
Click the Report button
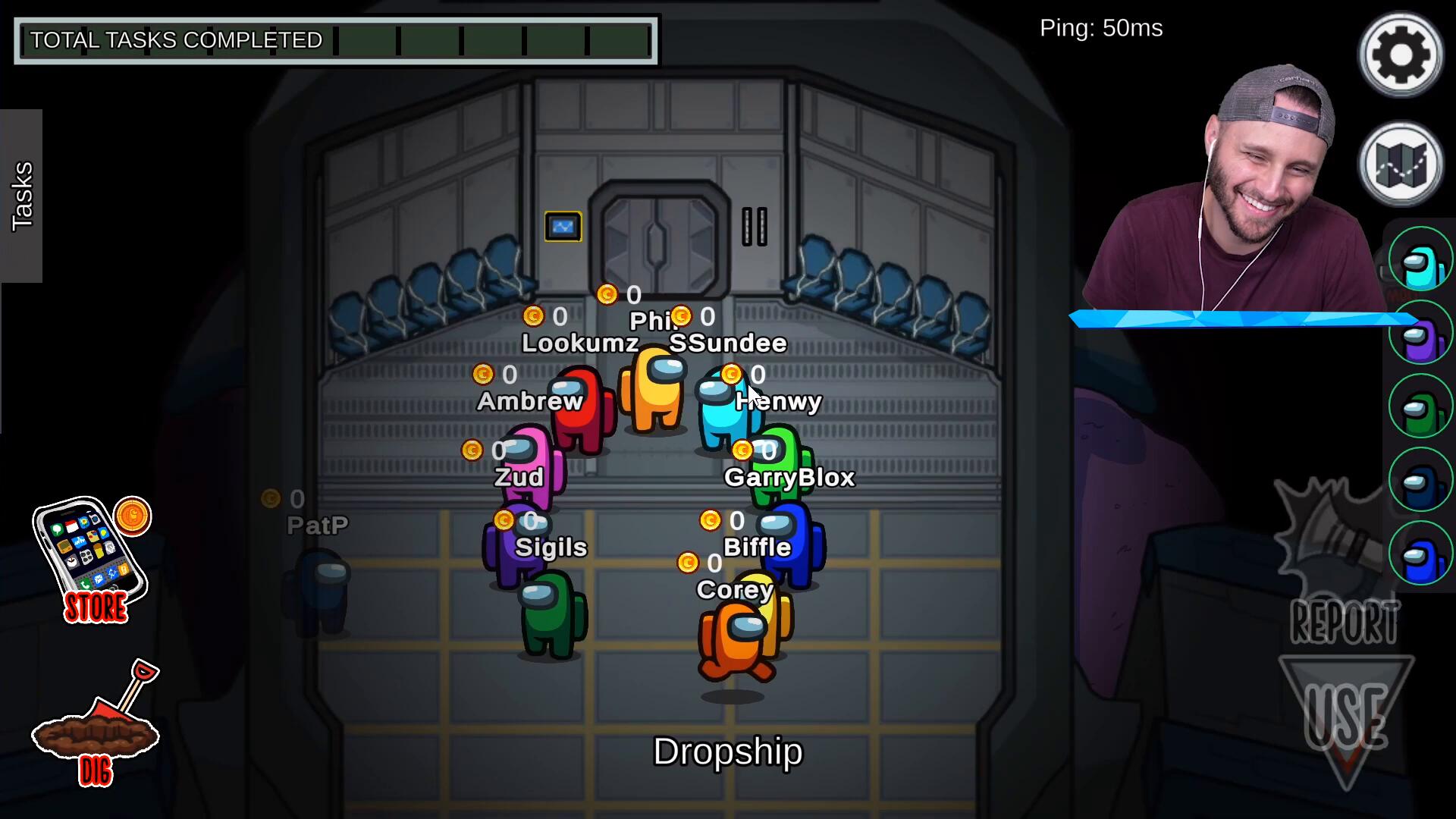click(x=1345, y=623)
